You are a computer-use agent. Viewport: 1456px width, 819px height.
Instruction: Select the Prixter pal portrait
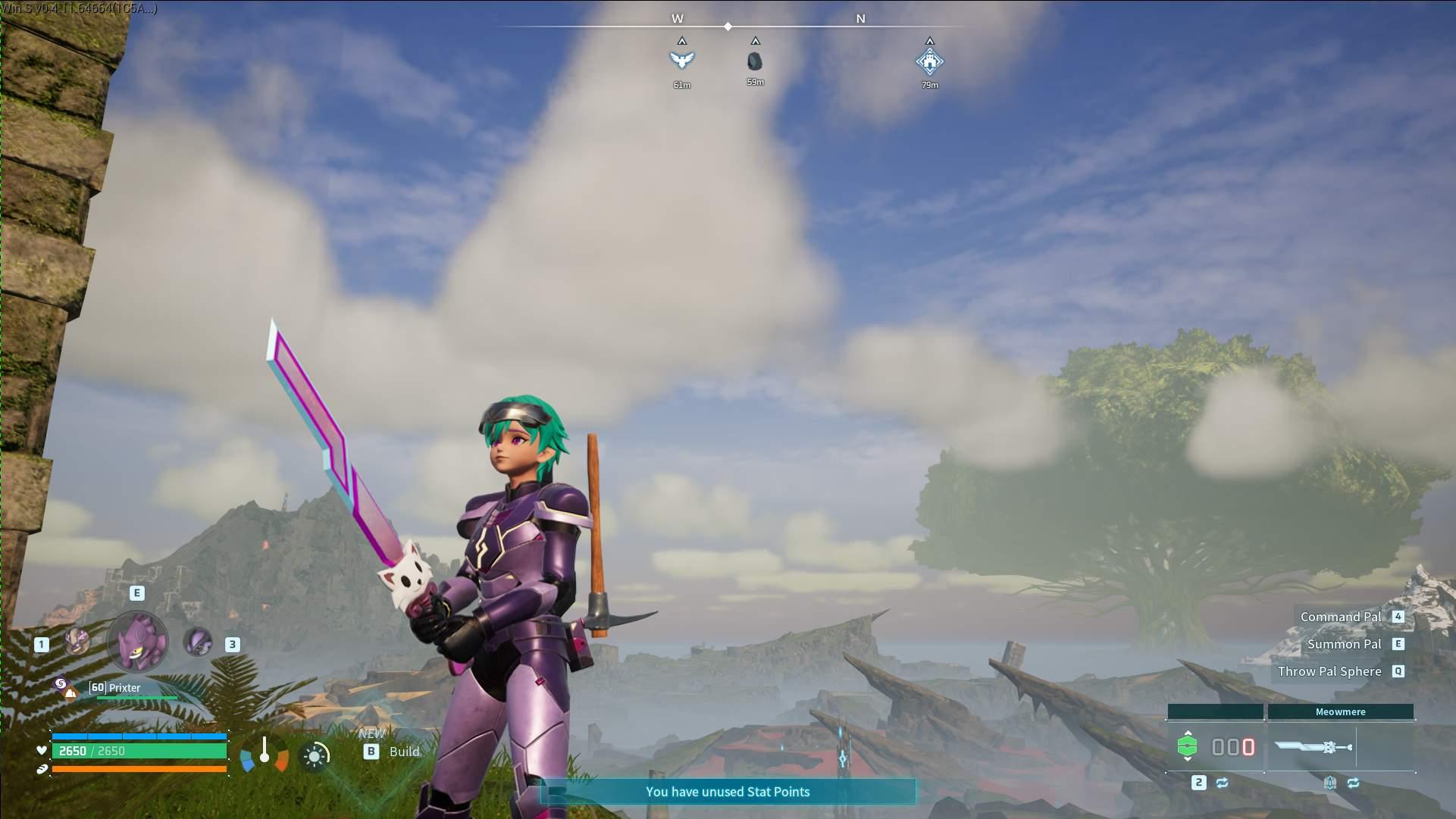point(137,642)
